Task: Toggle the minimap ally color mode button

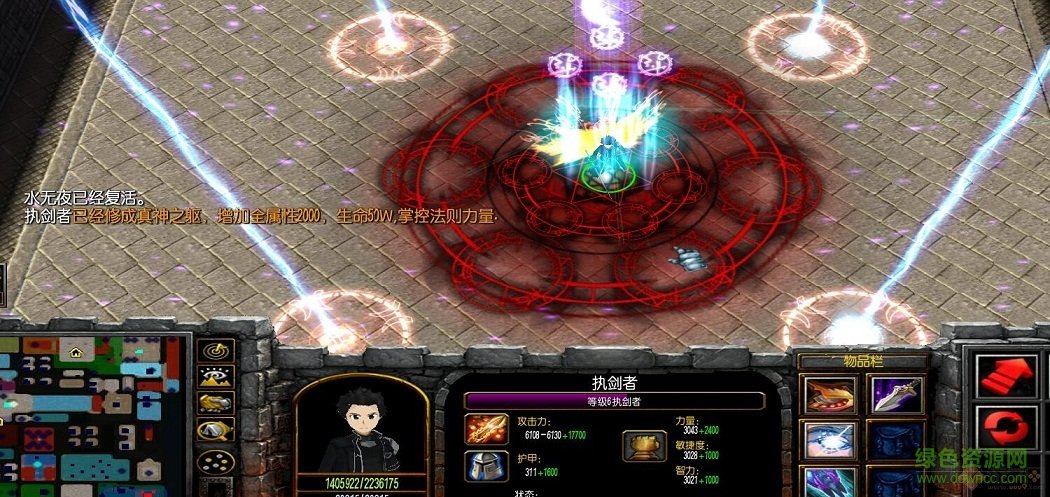Action: tap(217, 404)
